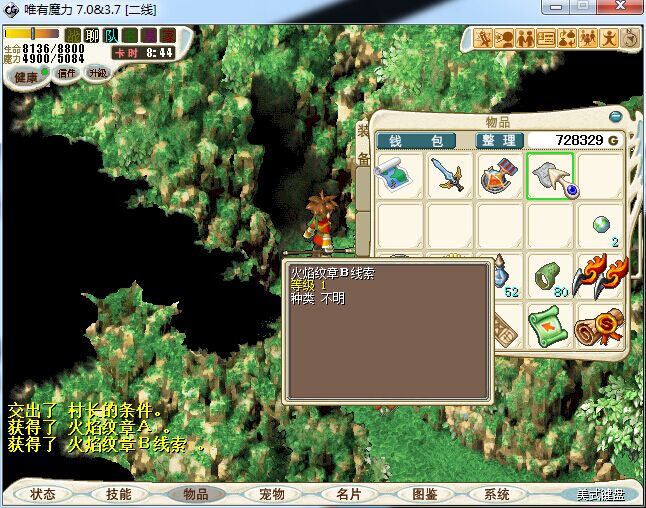Screen dimensions: 646x508
Task: Select the flame crest shield item
Action: (x=499, y=176)
